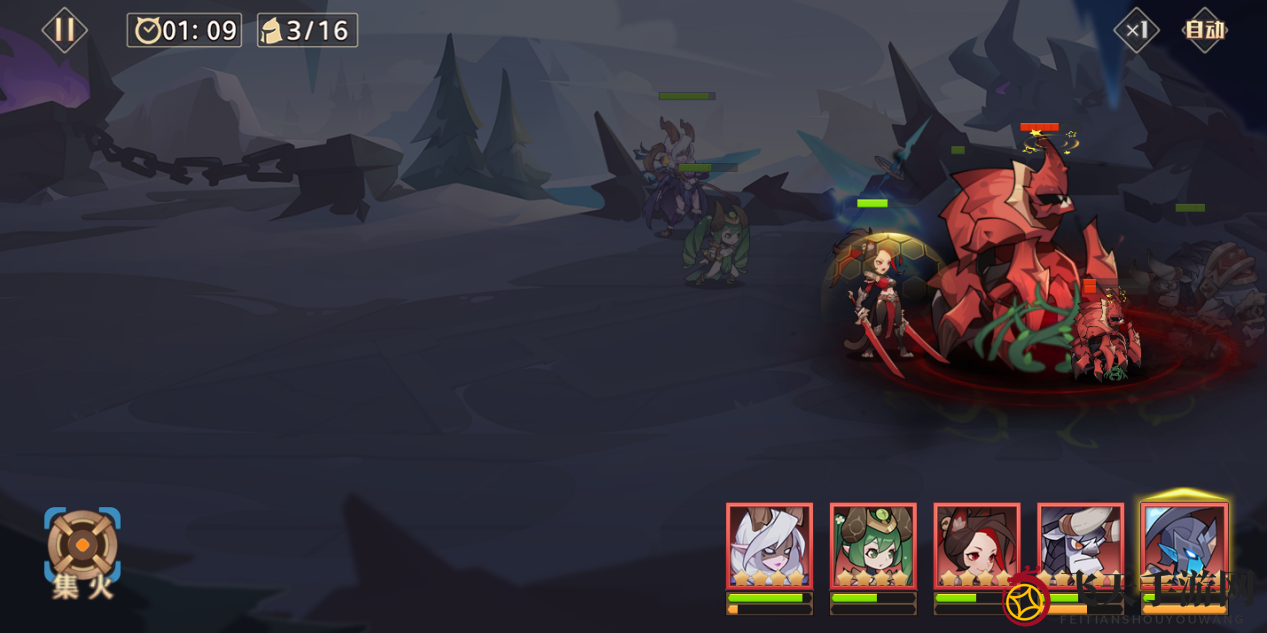Screen dimensions: 1267x633
Task: Choose the red-eyed brunette hero portrait
Action: click(976, 546)
